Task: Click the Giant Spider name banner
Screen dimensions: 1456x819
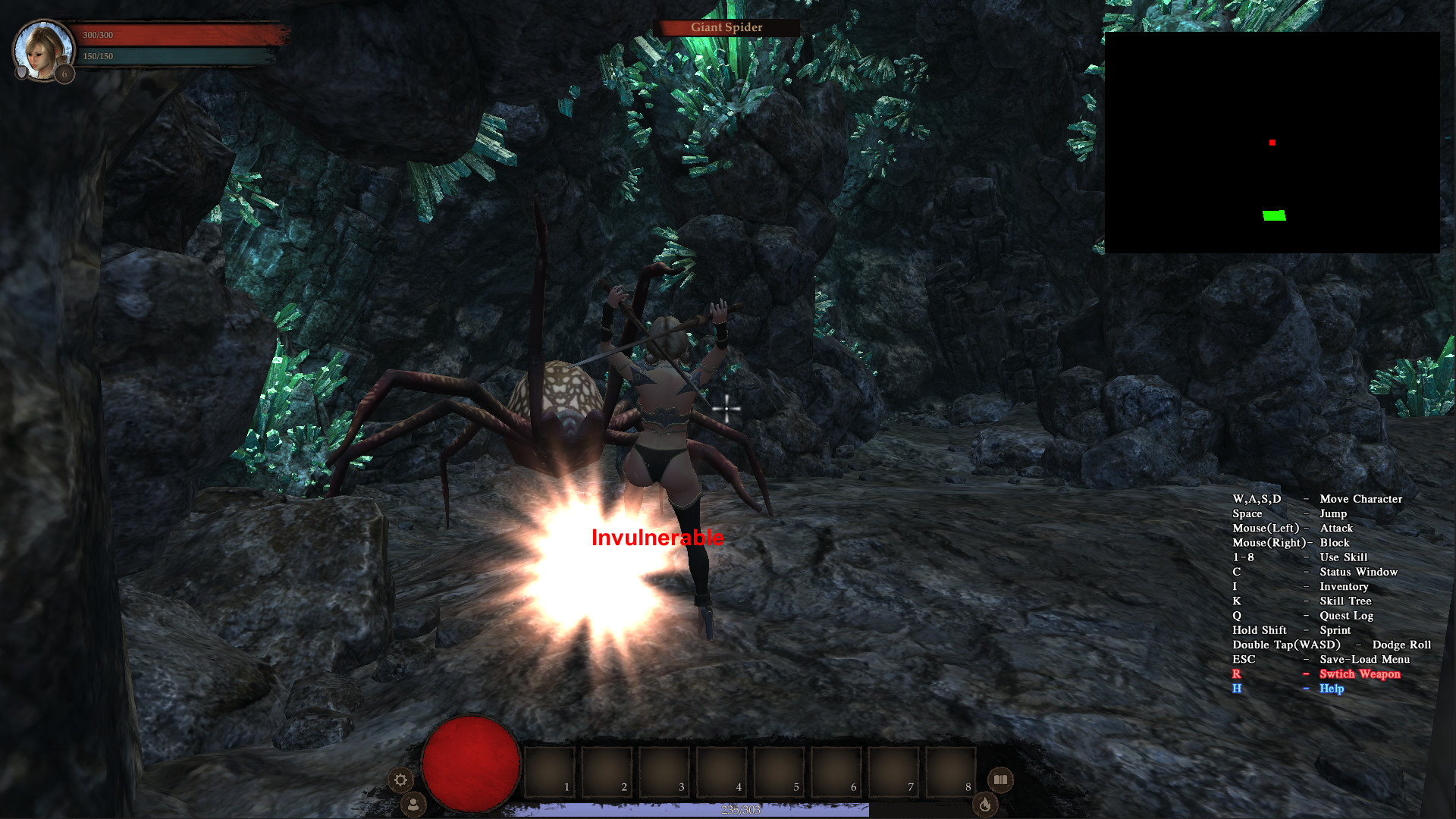Action: pos(726,27)
